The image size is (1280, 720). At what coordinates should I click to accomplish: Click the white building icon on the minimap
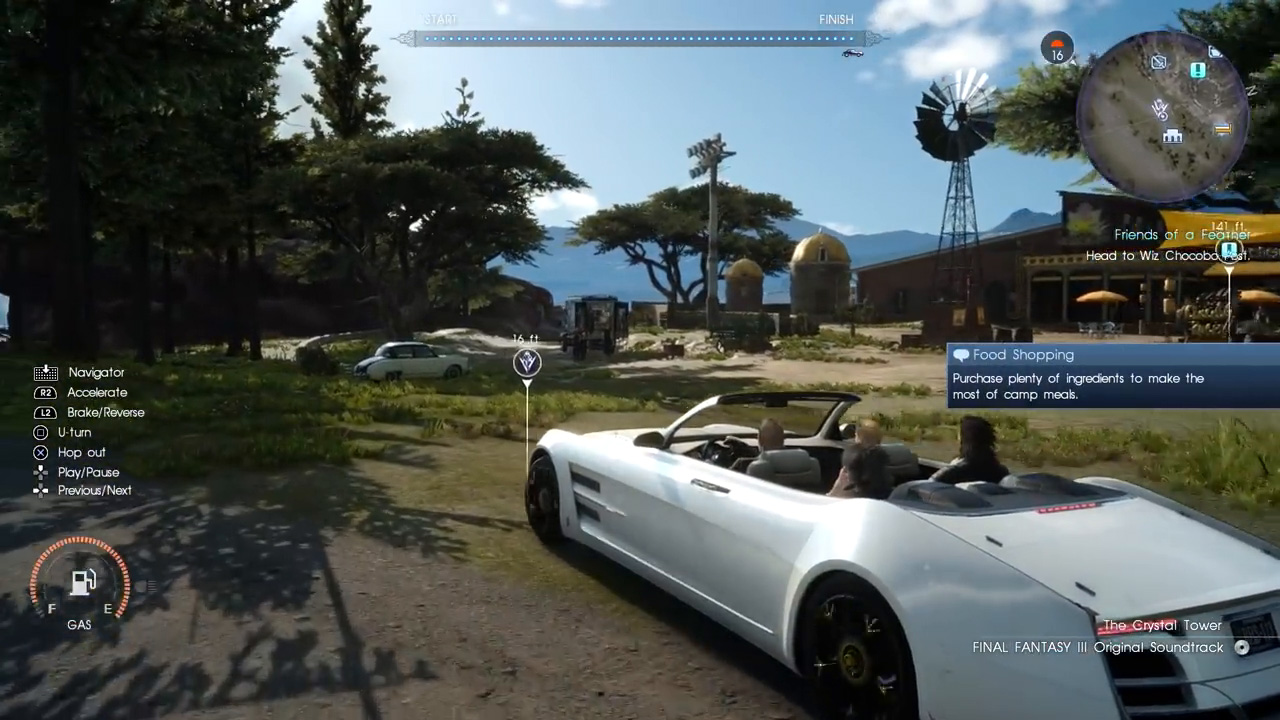tap(1172, 136)
